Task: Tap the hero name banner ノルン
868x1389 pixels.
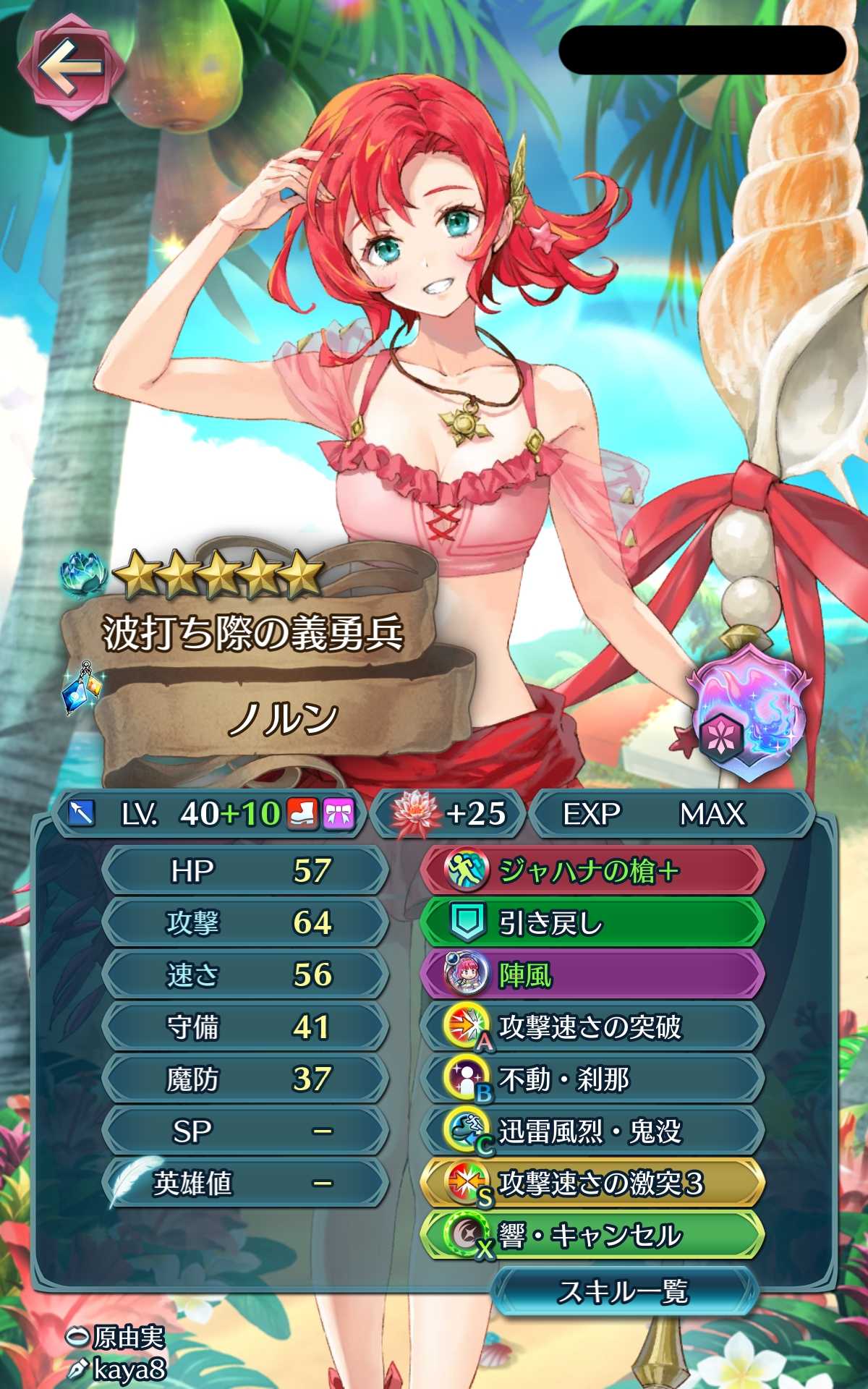Action: click(x=284, y=718)
